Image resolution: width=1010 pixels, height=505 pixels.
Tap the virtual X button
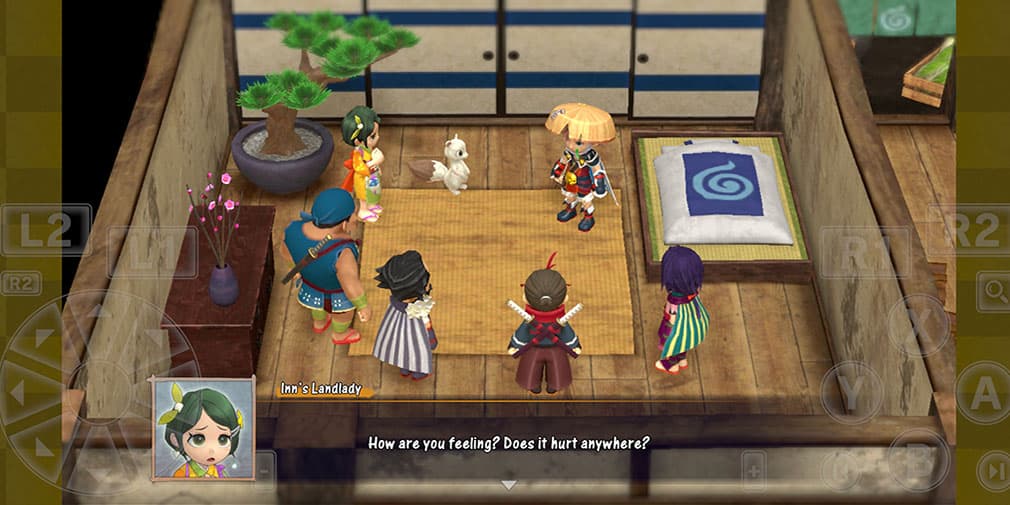(x=918, y=326)
